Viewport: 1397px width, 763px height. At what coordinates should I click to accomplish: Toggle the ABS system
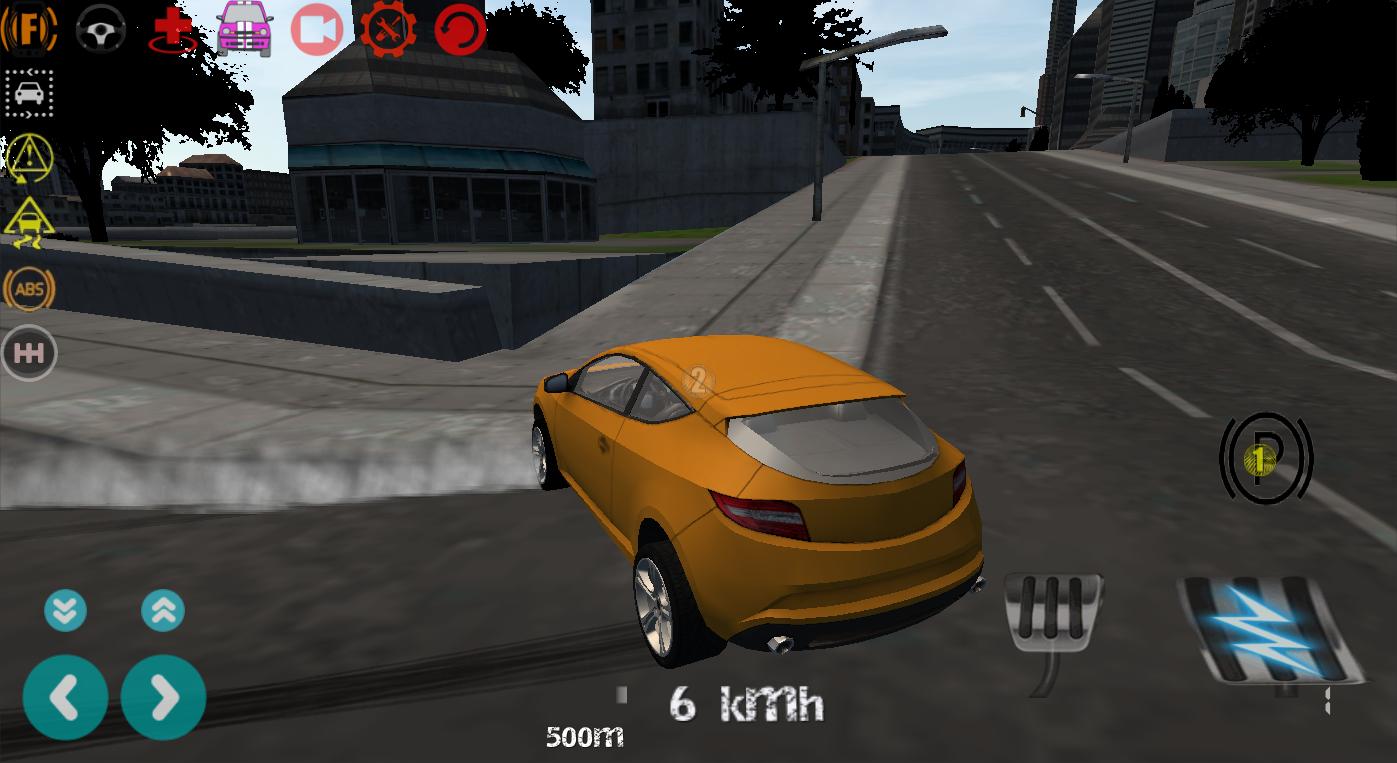31,289
